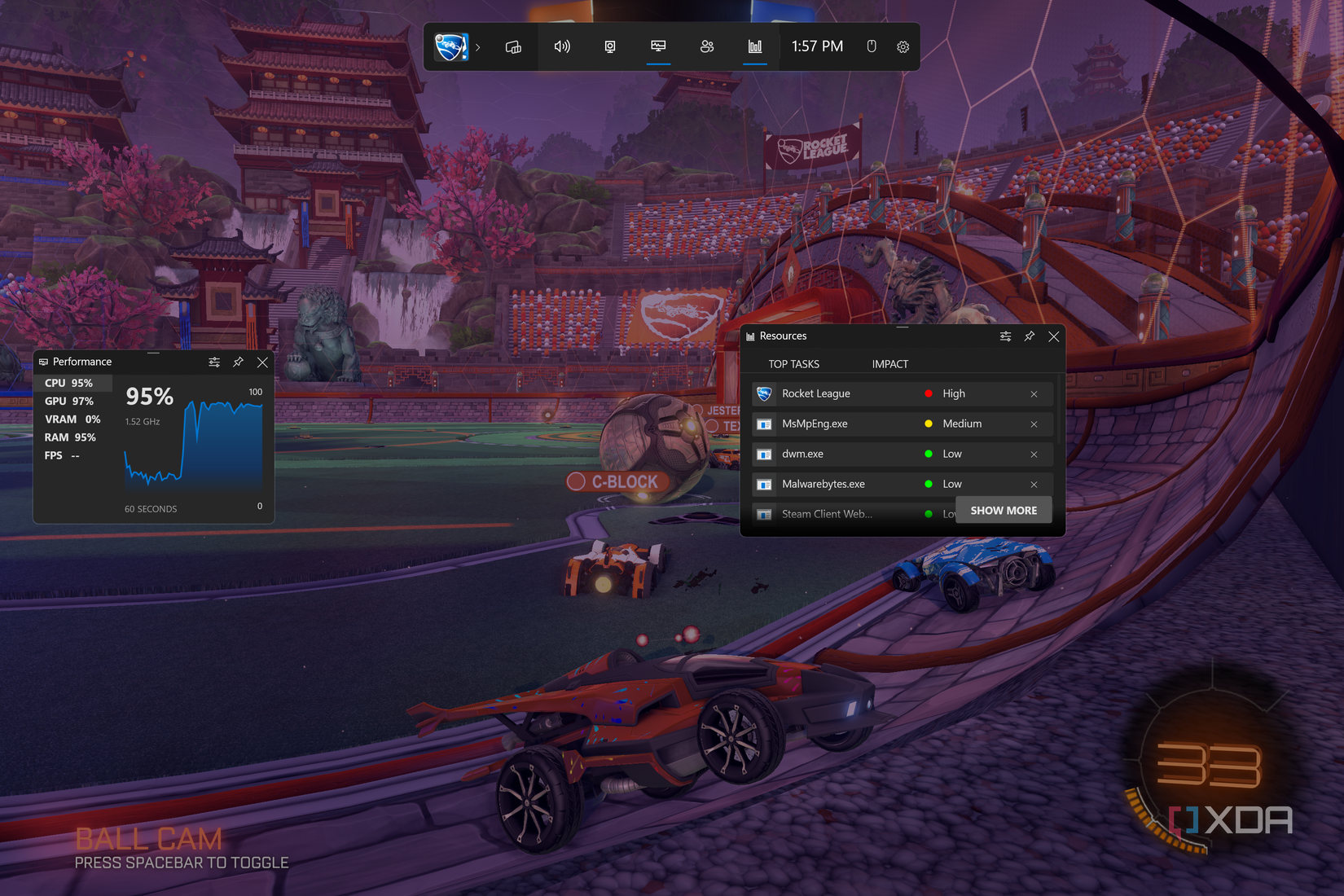Pin the Performance widget

pos(238,362)
